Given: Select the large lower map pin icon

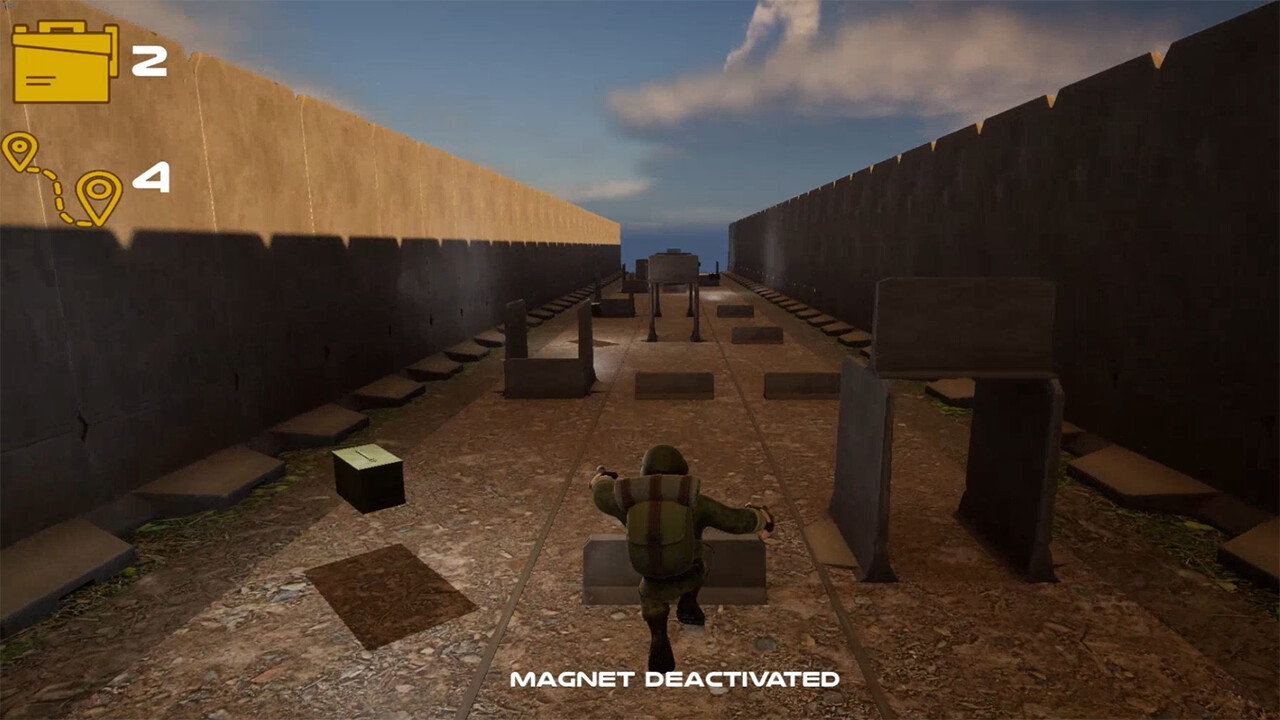Looking at the screenshot, I should (98, 190).
